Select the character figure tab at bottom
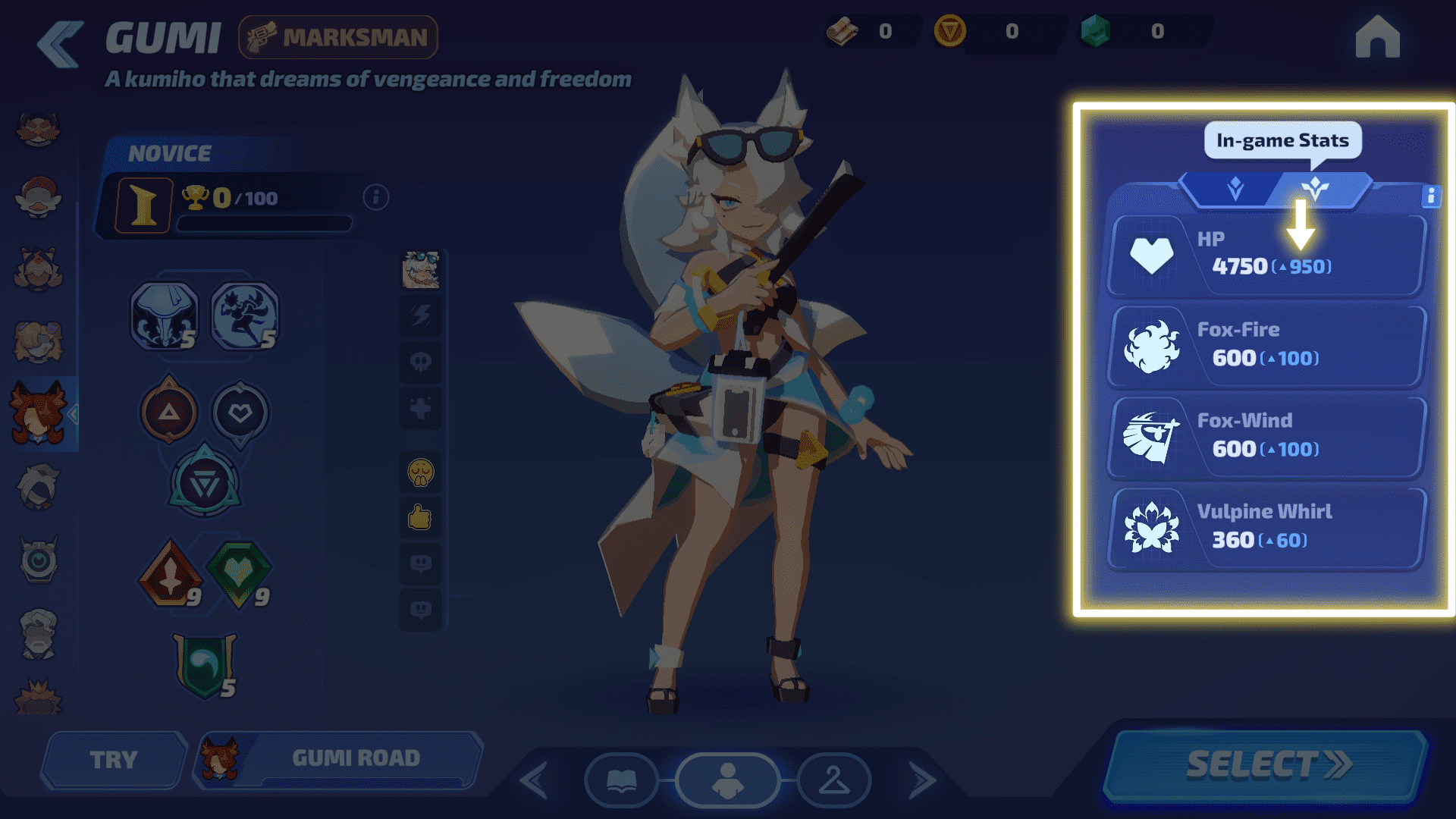 click(727, 780)
